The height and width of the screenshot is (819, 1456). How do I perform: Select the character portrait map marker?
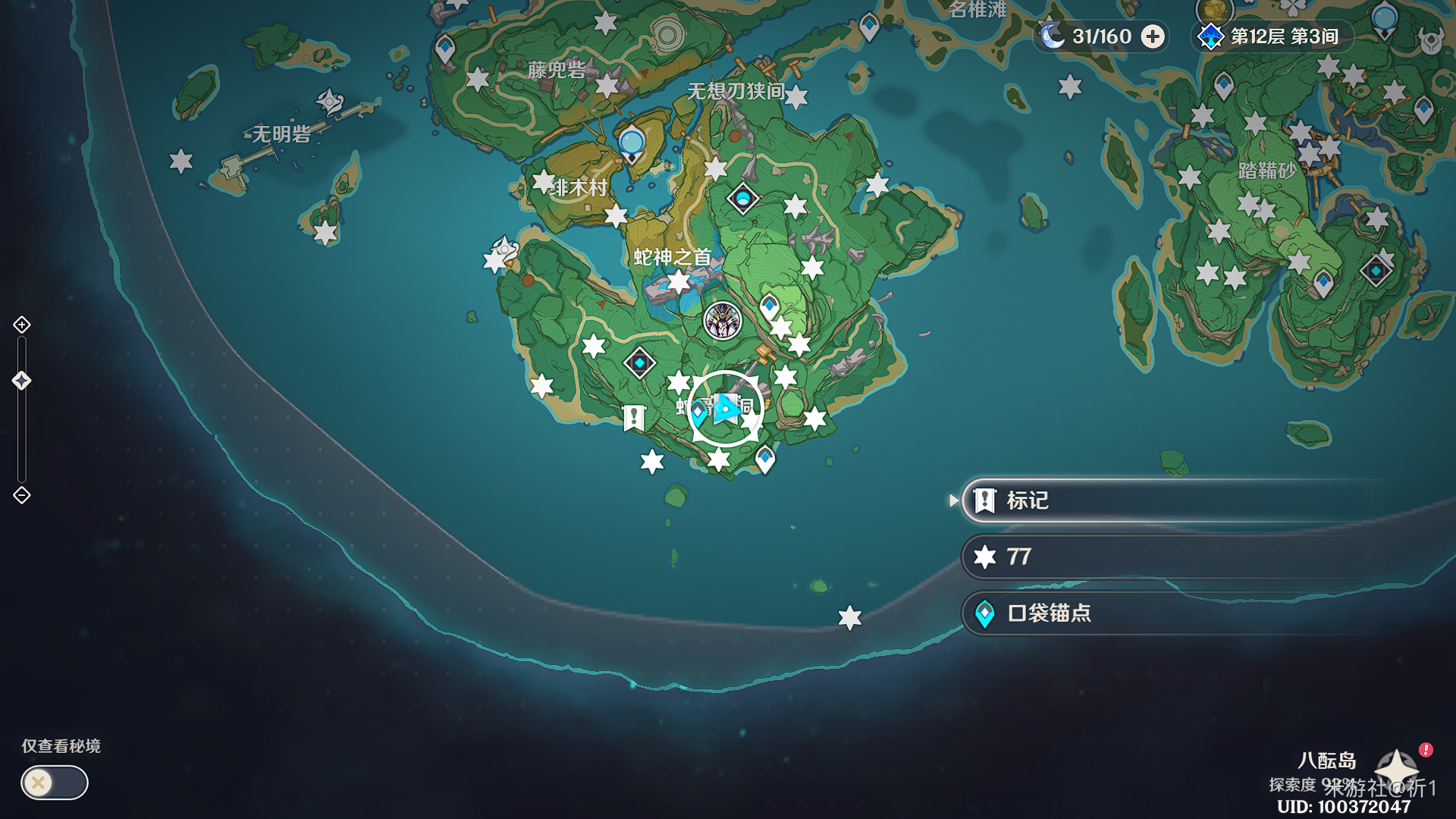(722, 321)
